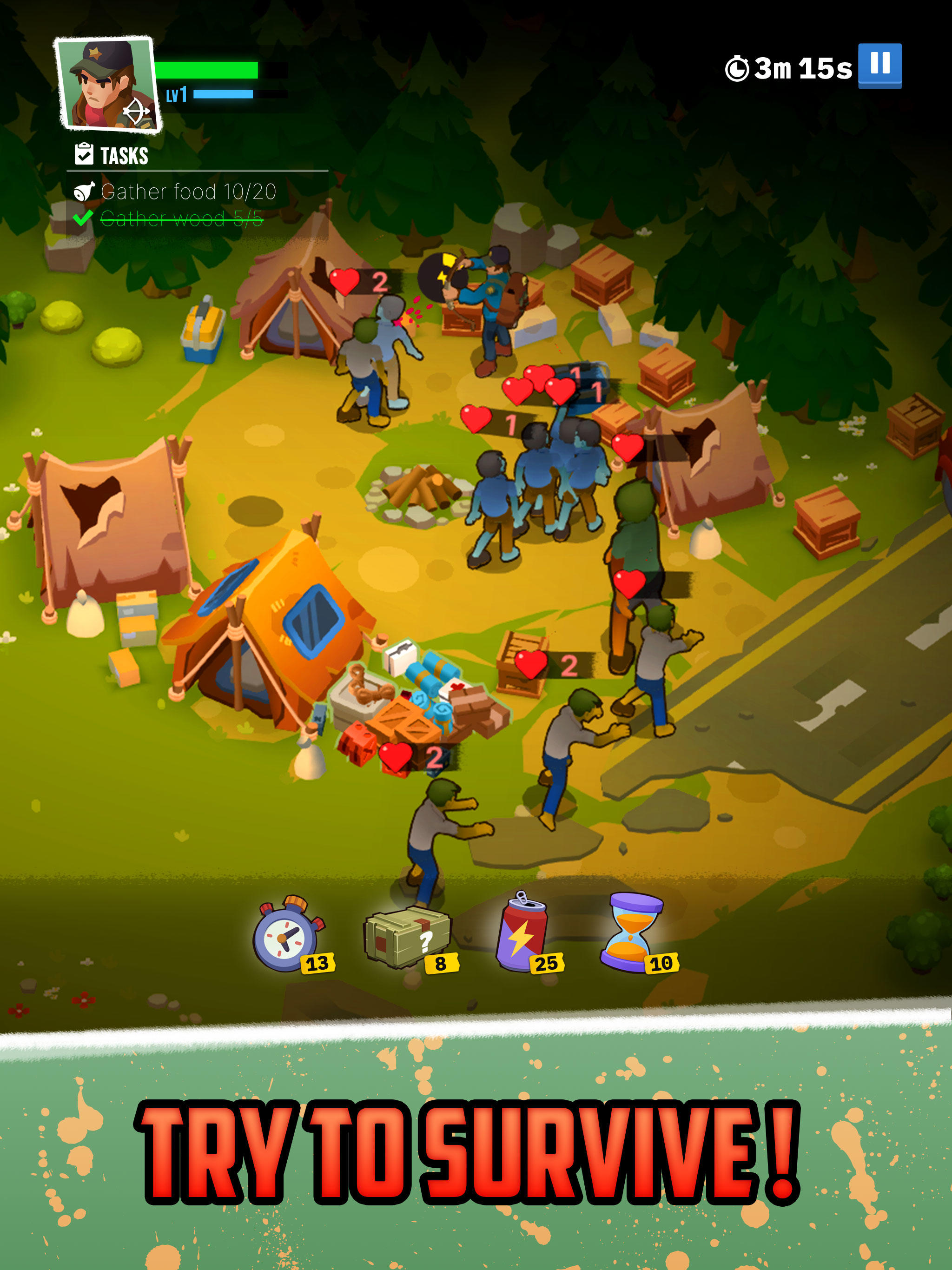The width and height of the screenshot is (952, 1270).
Task: Tap the clock timer icon
Action: pos(738,66)
